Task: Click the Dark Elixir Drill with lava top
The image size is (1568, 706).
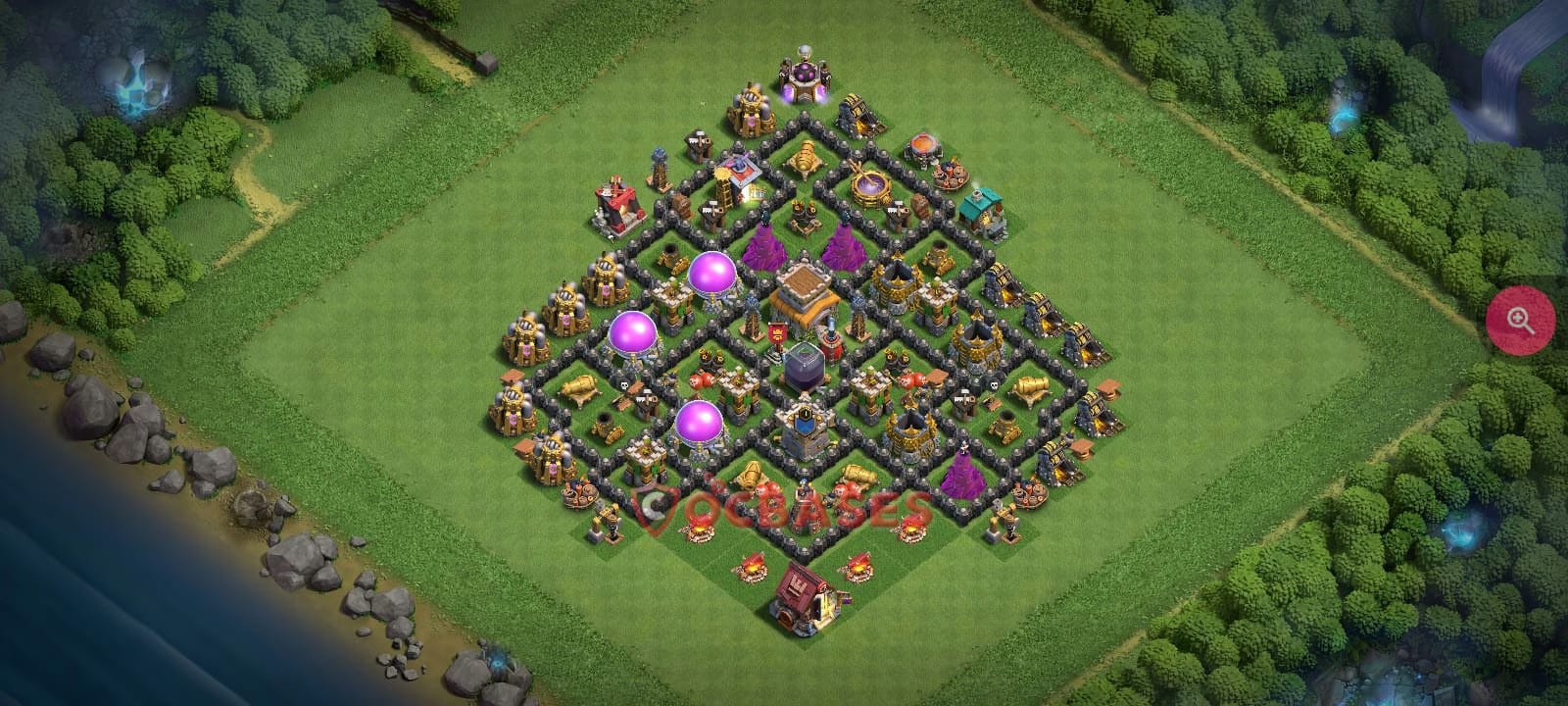Action: coord(925,149)
